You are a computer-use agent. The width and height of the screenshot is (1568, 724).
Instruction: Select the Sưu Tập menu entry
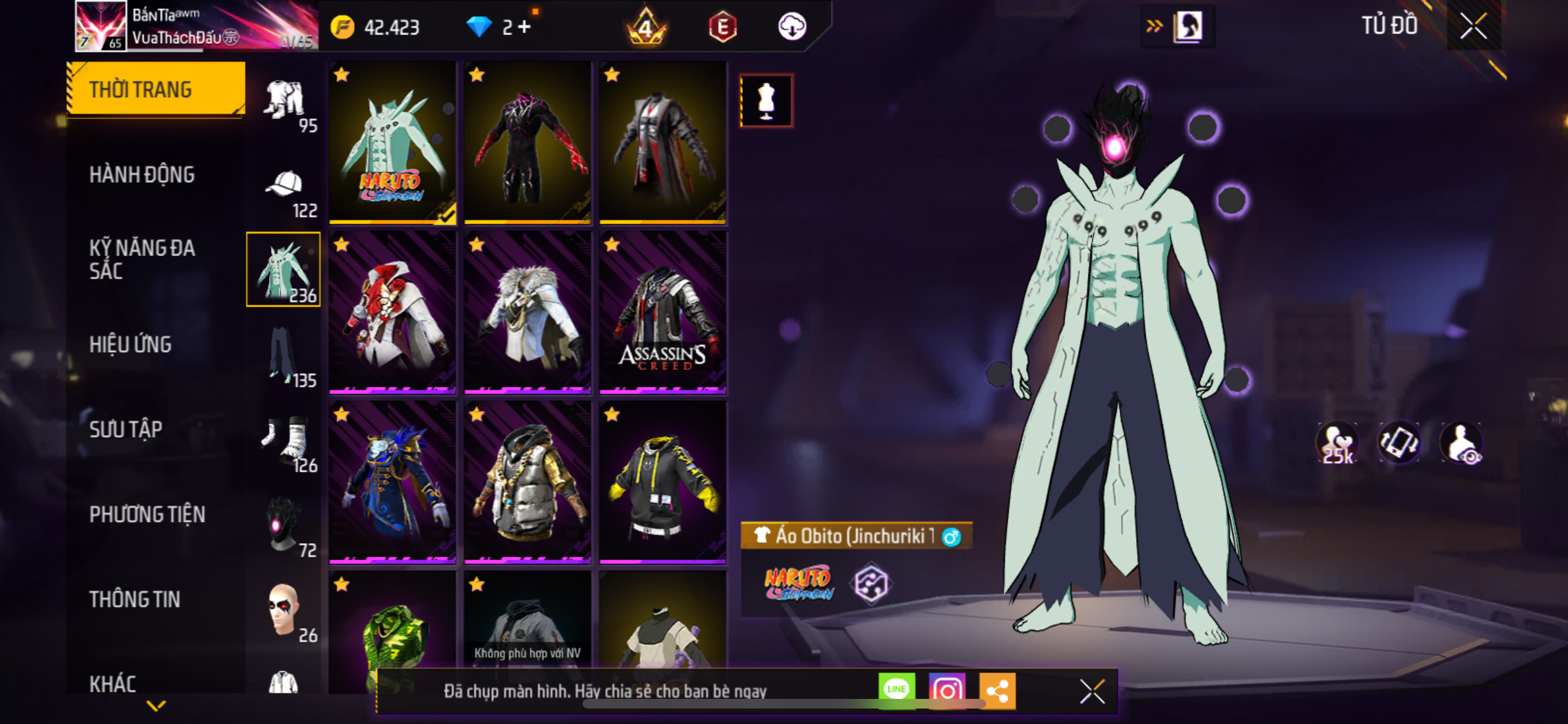pos(126,429)
